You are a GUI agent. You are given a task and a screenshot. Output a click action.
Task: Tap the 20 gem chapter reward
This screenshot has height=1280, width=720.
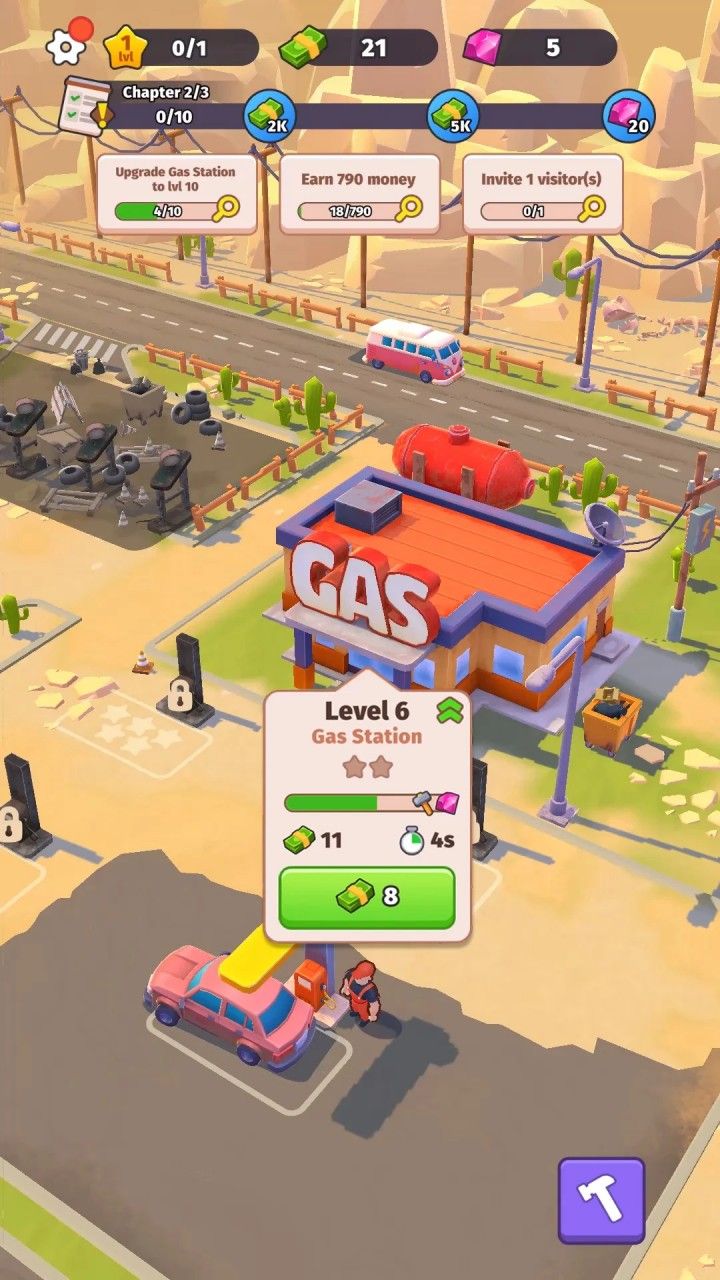[x=628, y=117]
